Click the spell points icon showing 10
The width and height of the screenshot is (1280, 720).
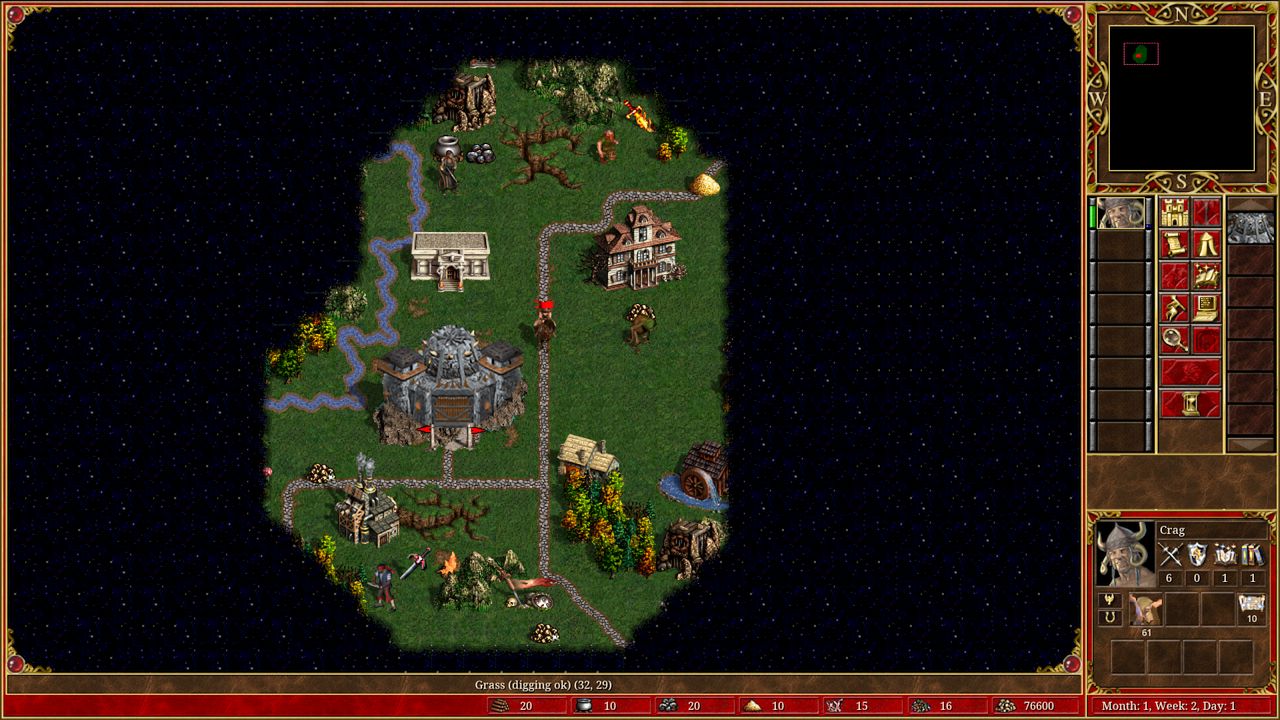point(1251,607)
